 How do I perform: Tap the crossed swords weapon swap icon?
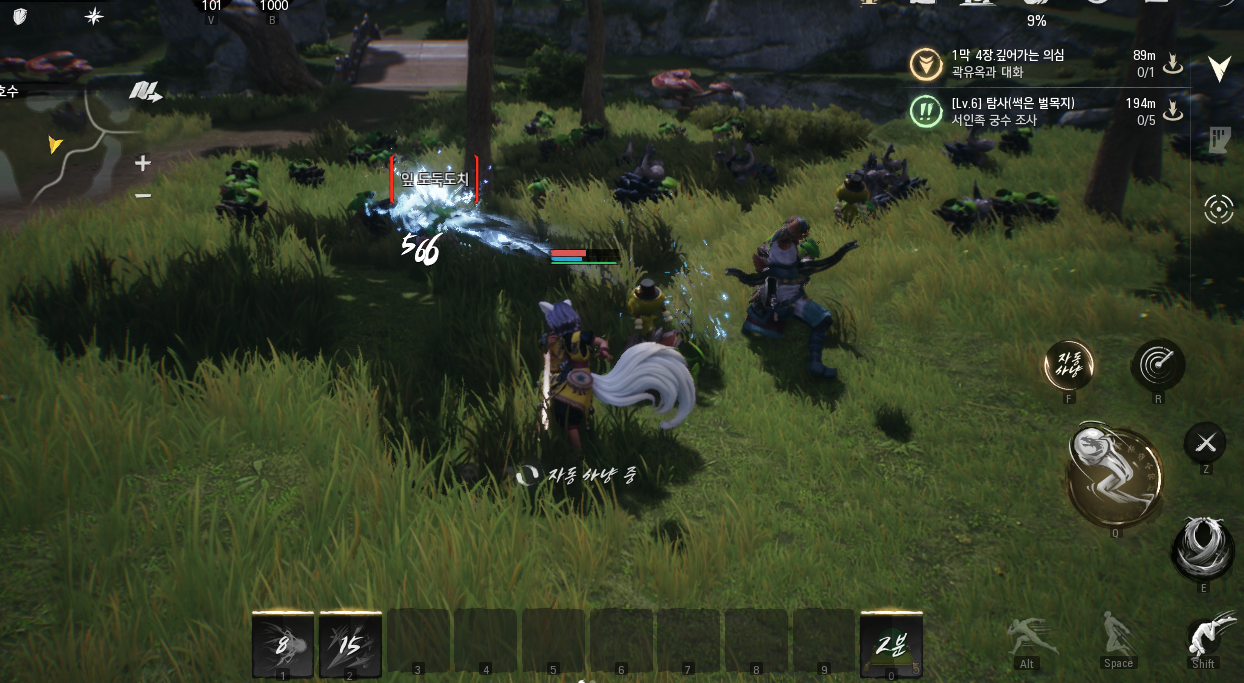point(1205,442)
